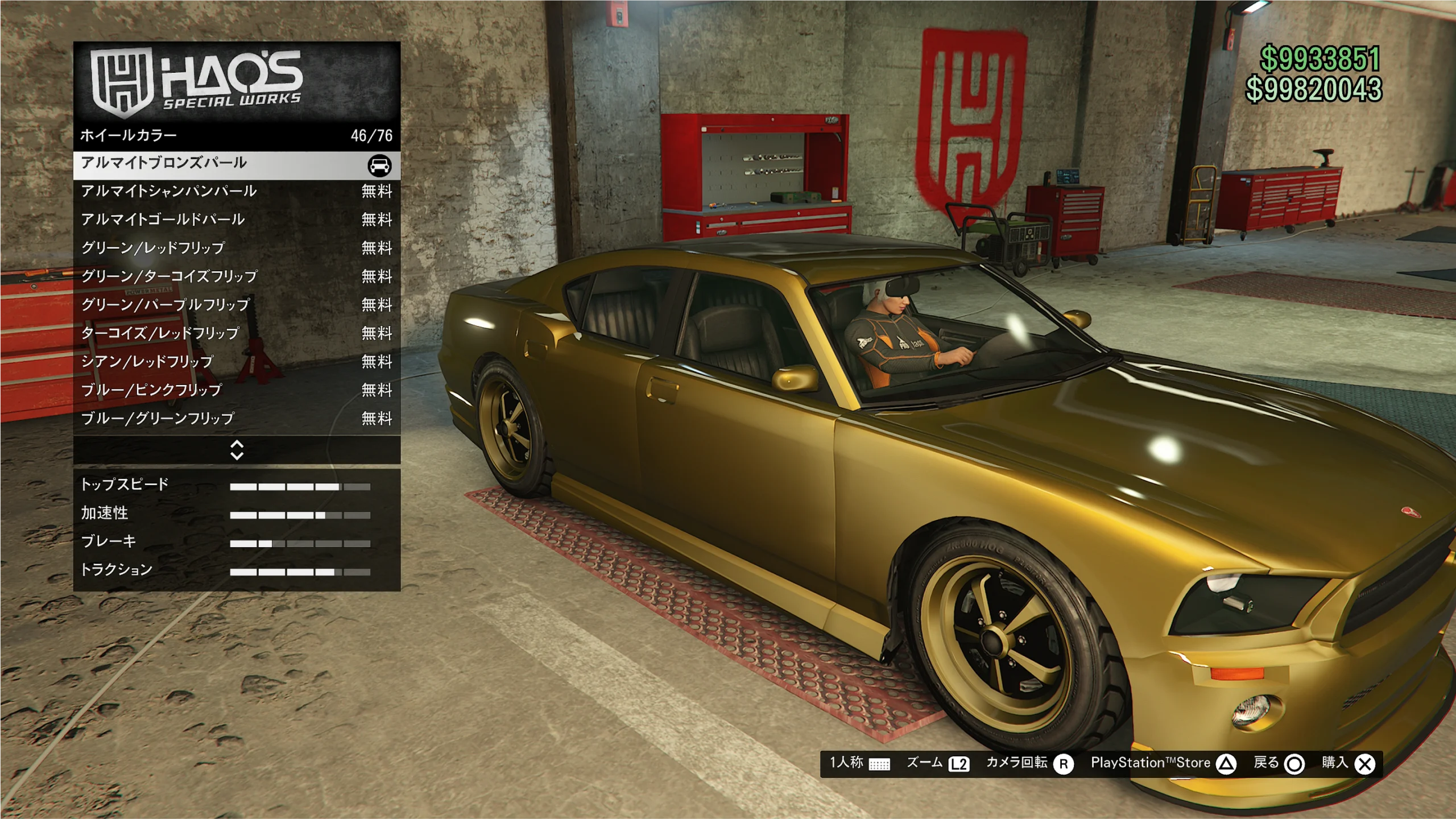Select グリーン/パープルフリップ color
The height and width of the screenshot is (819, 1456).
coord(237,305)
